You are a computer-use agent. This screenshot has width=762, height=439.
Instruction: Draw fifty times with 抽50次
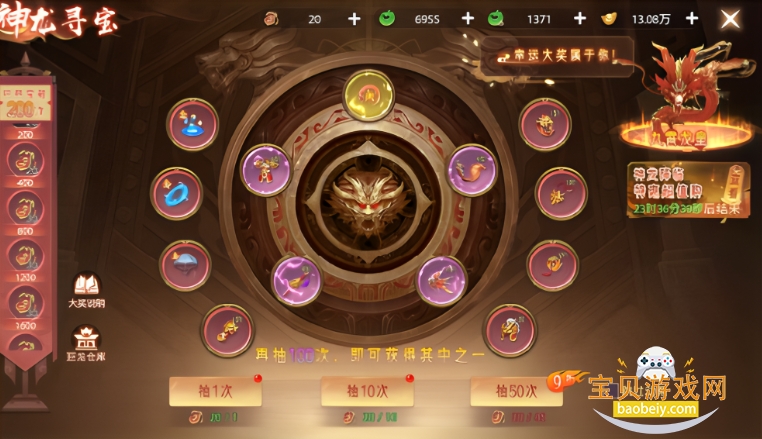point(516,391)
